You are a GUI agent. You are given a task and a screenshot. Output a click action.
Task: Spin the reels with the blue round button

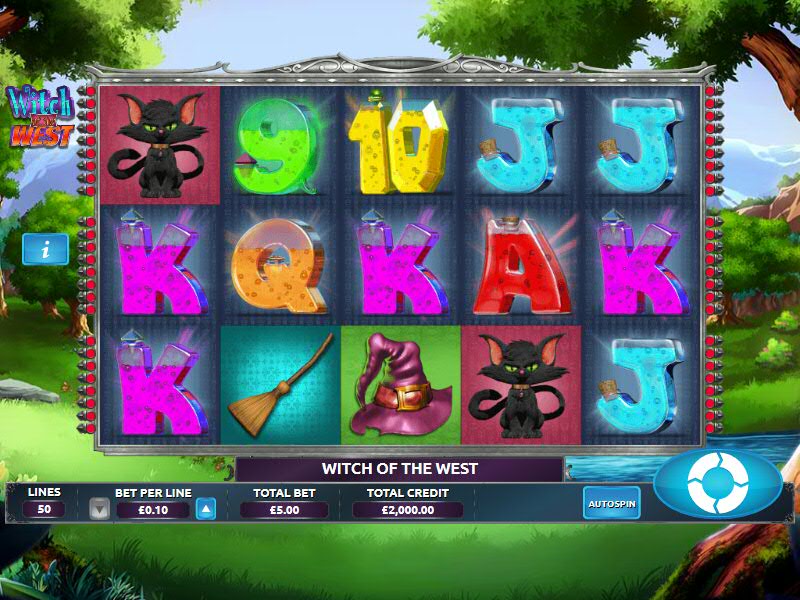(718, 483)
